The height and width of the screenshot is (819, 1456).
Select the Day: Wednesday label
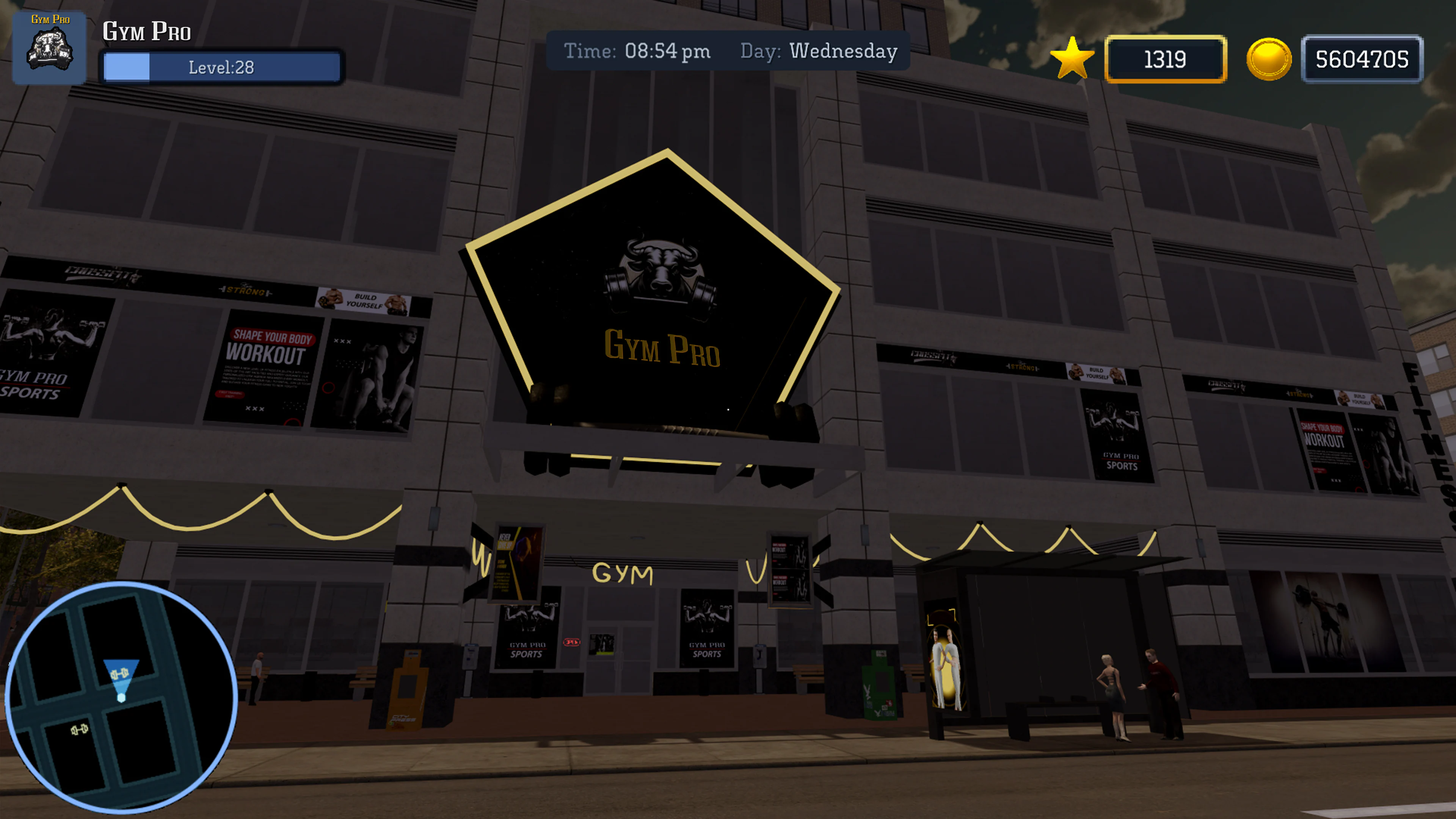(x=818, y=51)
